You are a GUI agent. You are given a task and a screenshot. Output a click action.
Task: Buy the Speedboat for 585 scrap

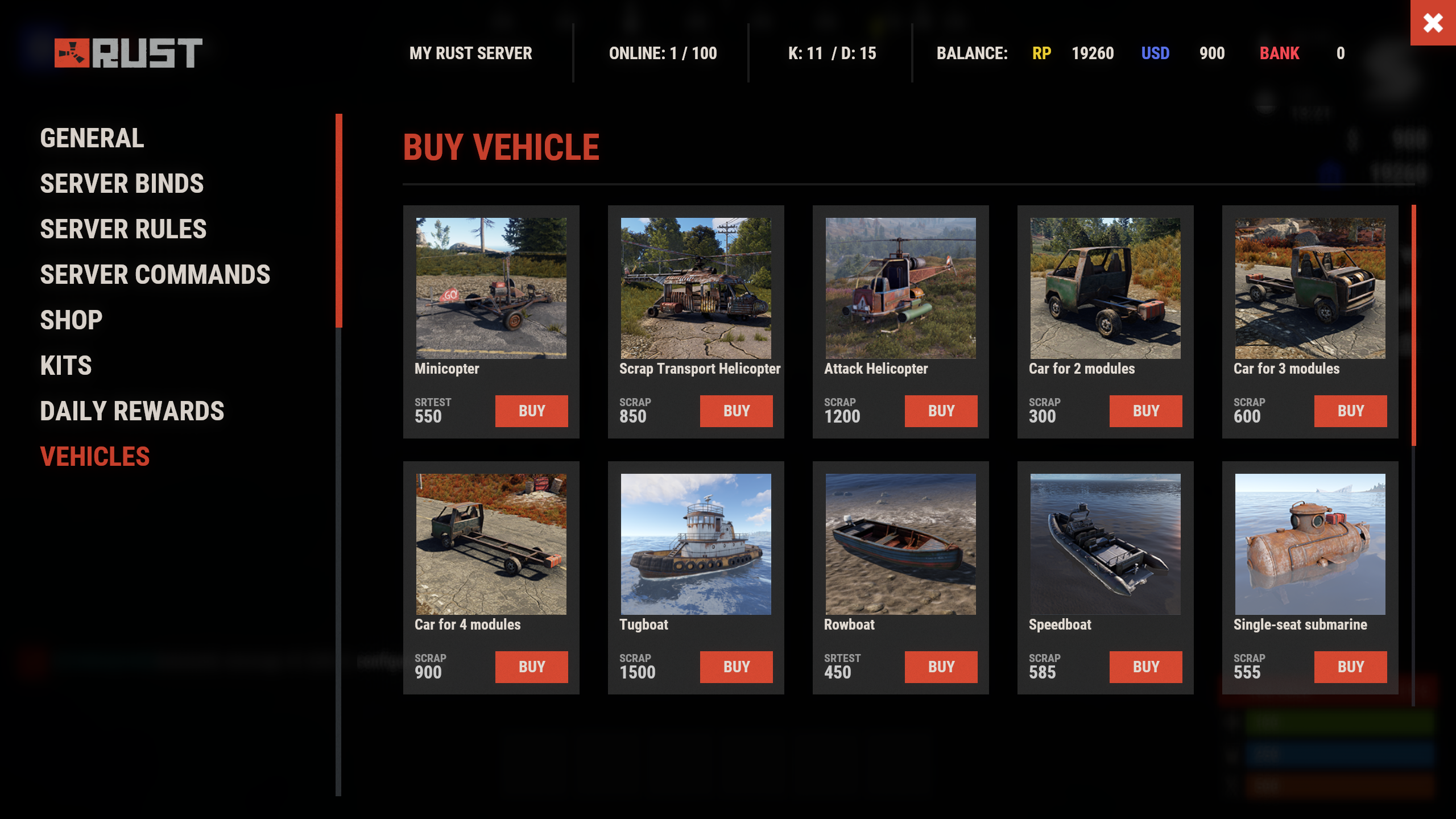1145,667
